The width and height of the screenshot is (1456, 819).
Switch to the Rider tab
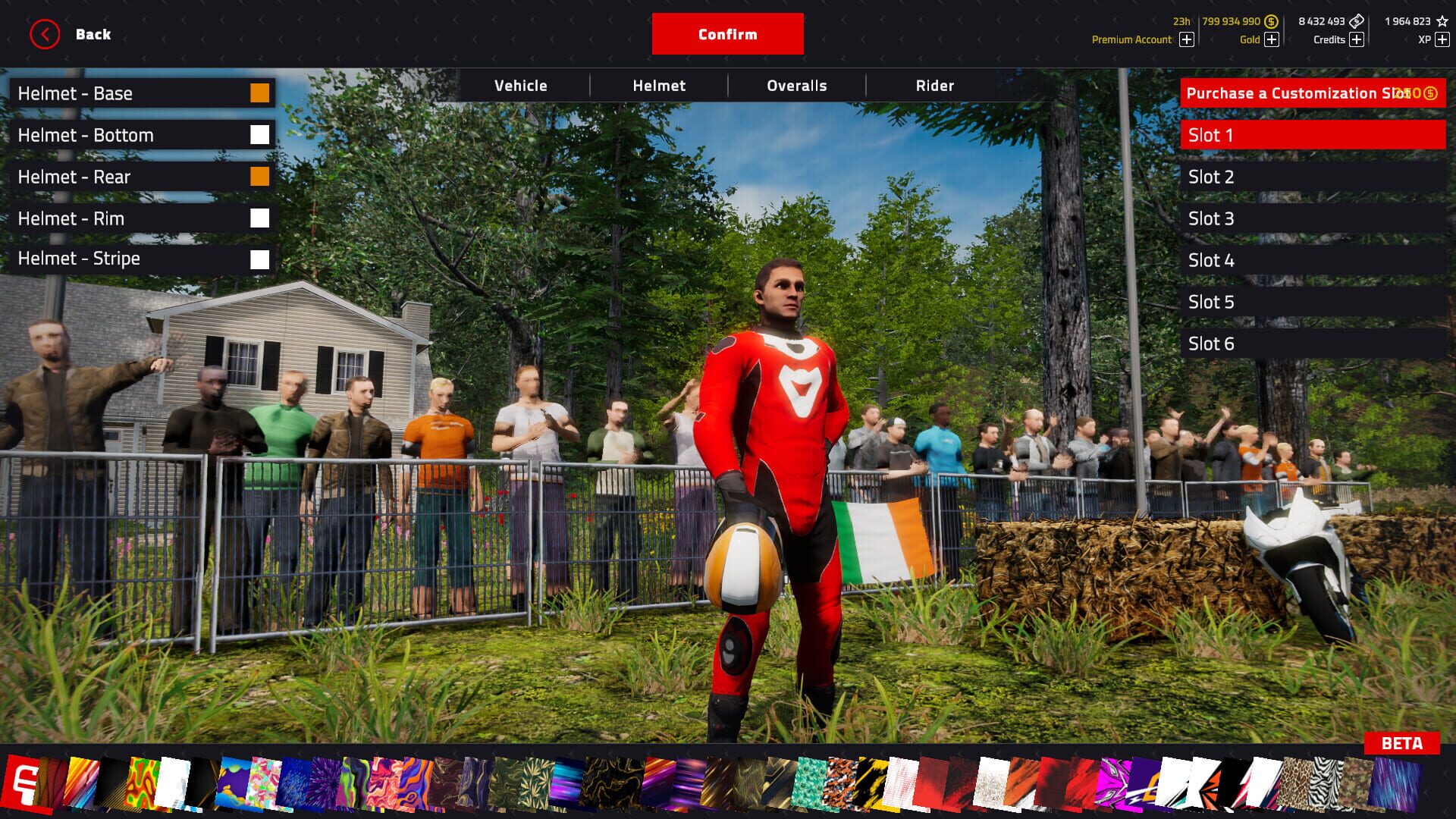pyautogui.click(x=935, y=85)
